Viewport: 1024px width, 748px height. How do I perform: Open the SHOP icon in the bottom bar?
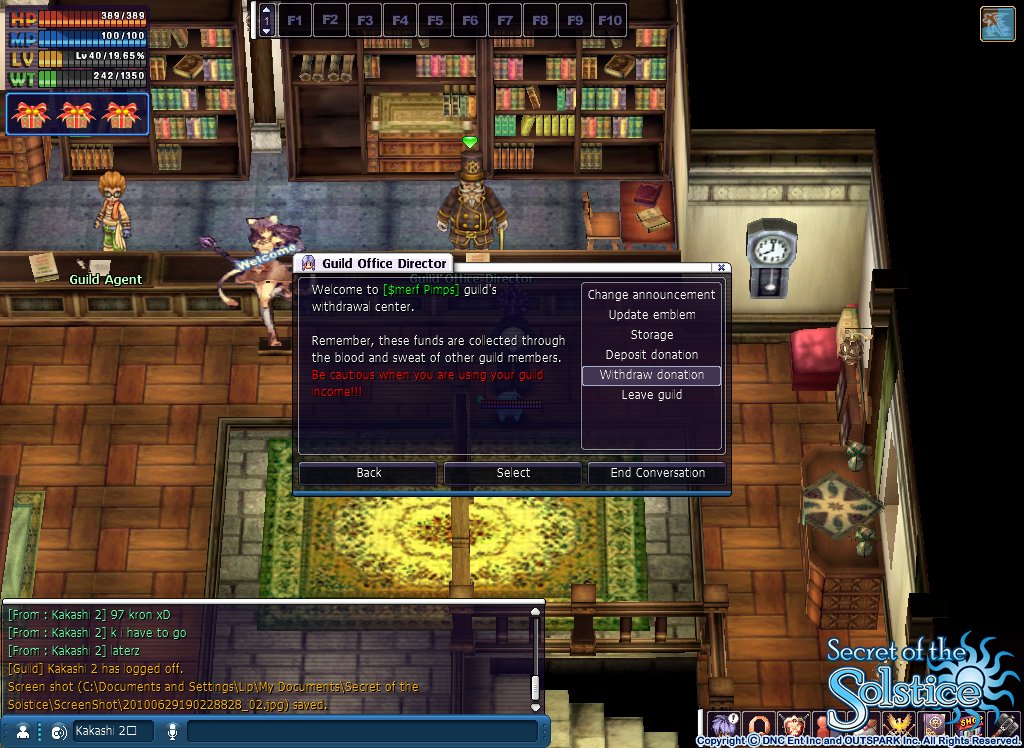click(x=969, y=723)
